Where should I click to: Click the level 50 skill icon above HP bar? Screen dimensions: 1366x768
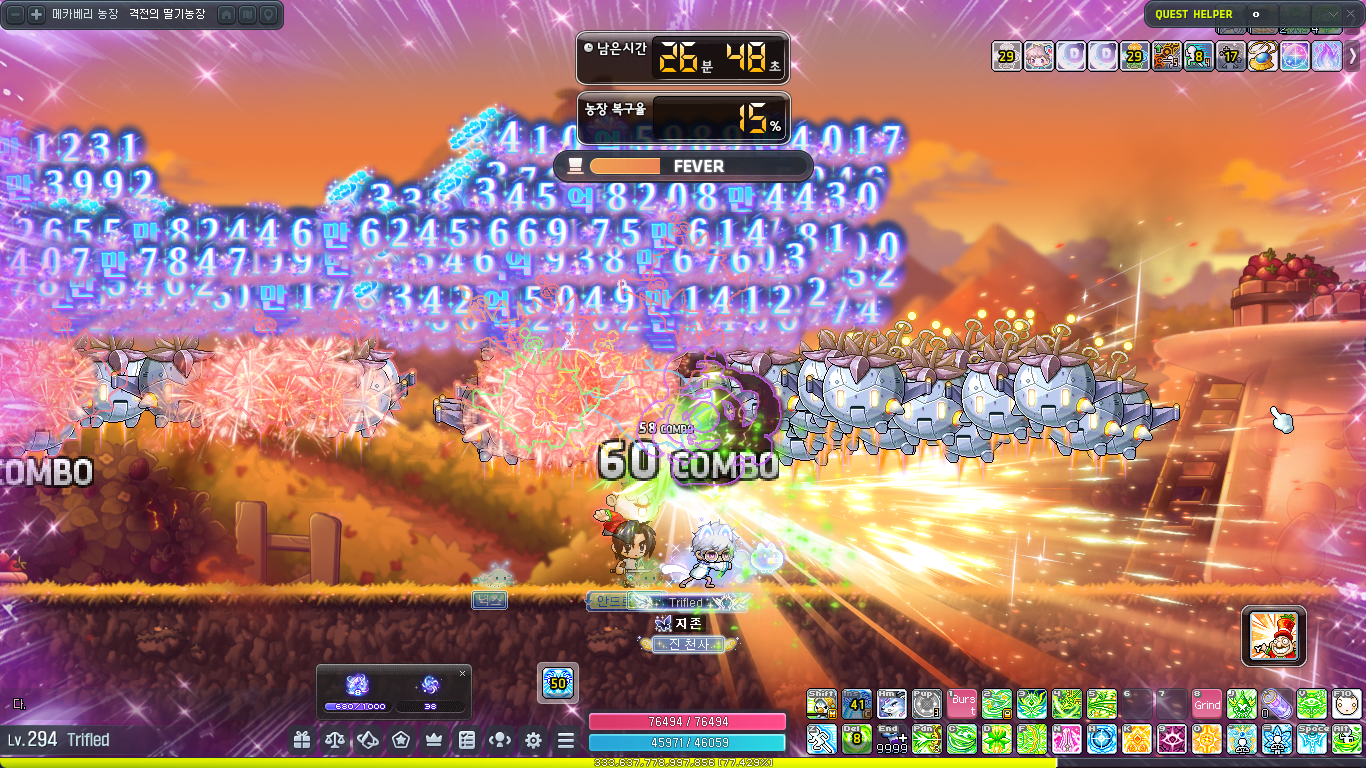click(x=558, y=683)
